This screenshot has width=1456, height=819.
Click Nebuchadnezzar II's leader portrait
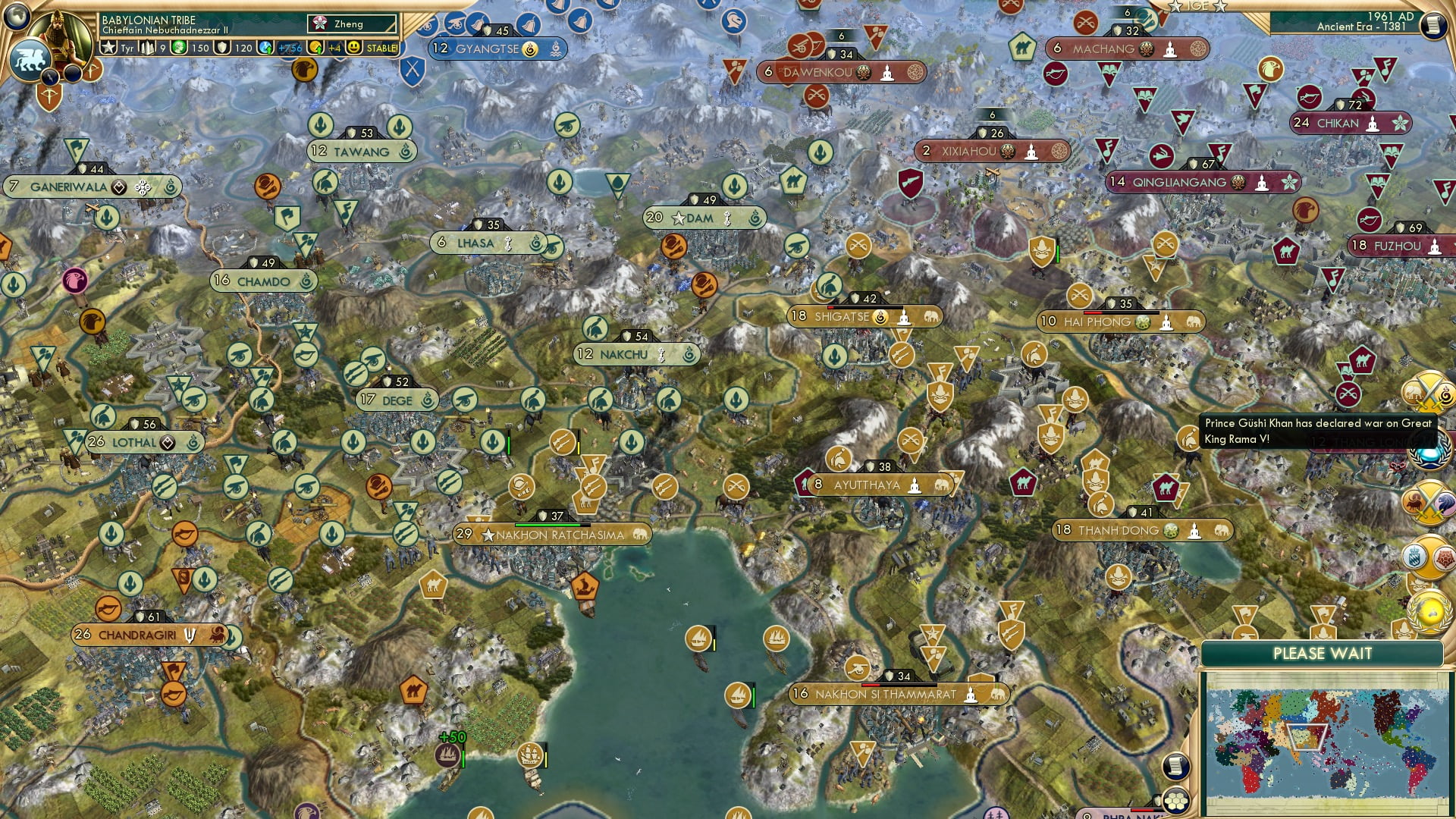pyautogui.click(x=61, y=36)
